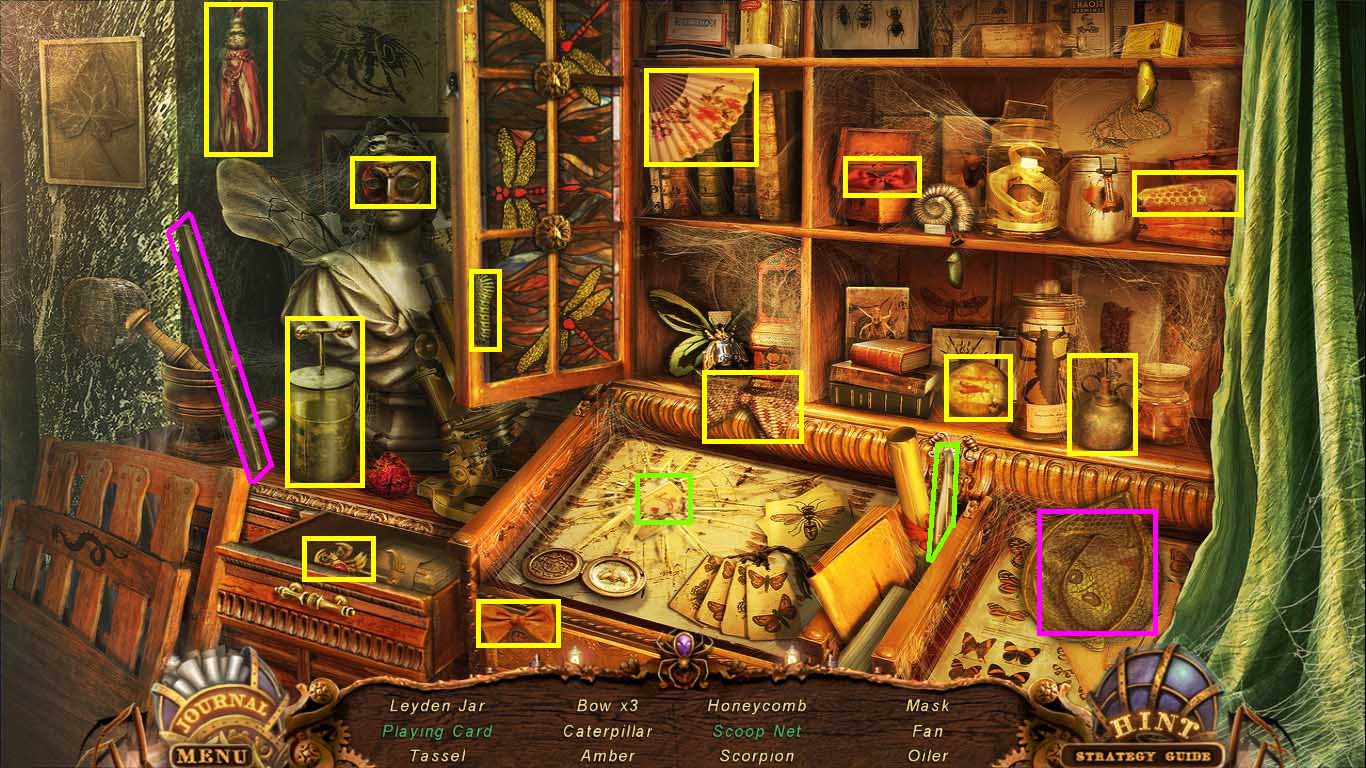Click the red-caped figurine on the wall
The height and width of the screenshot is (768, 1366).
click(239, 77)
